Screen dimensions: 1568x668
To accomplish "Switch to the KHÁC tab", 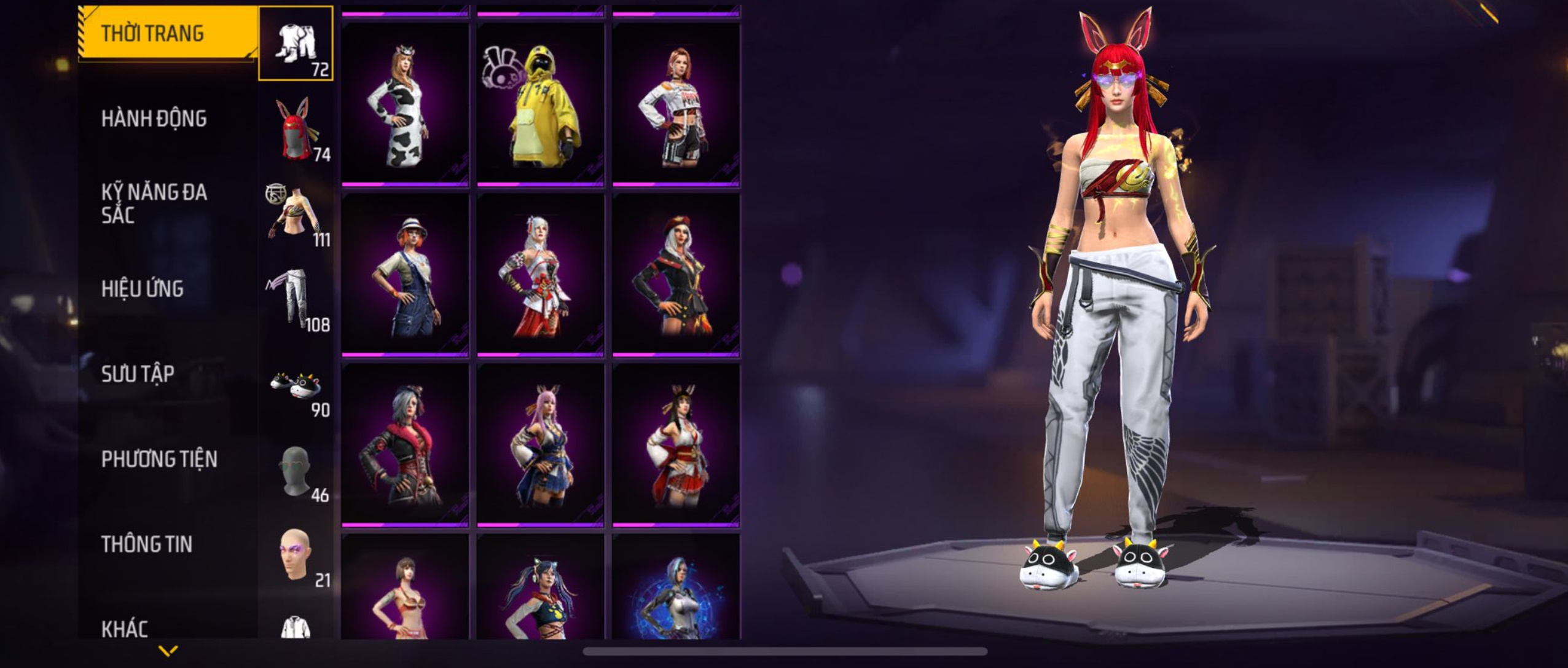I will [x=125, y=628].
